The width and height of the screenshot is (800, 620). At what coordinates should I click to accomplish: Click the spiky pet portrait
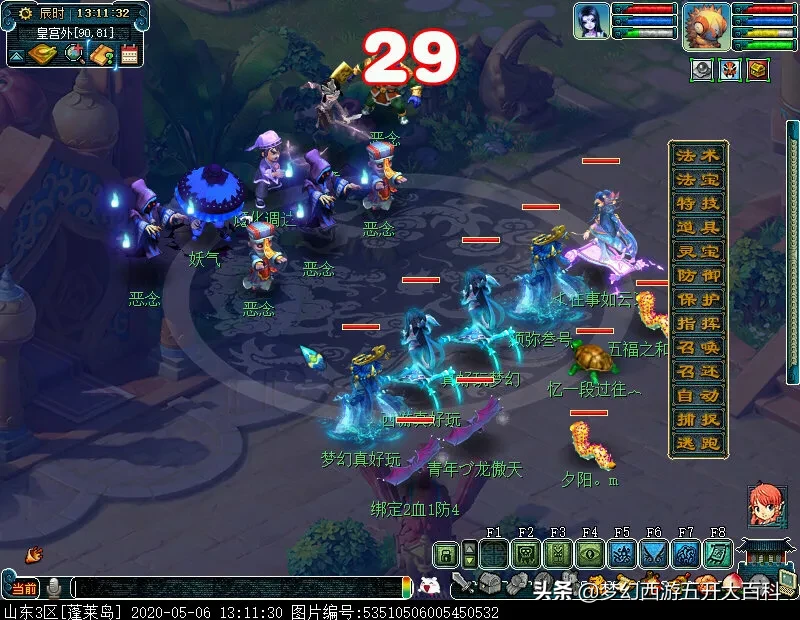pyautogui.click(x=706, y=25)
